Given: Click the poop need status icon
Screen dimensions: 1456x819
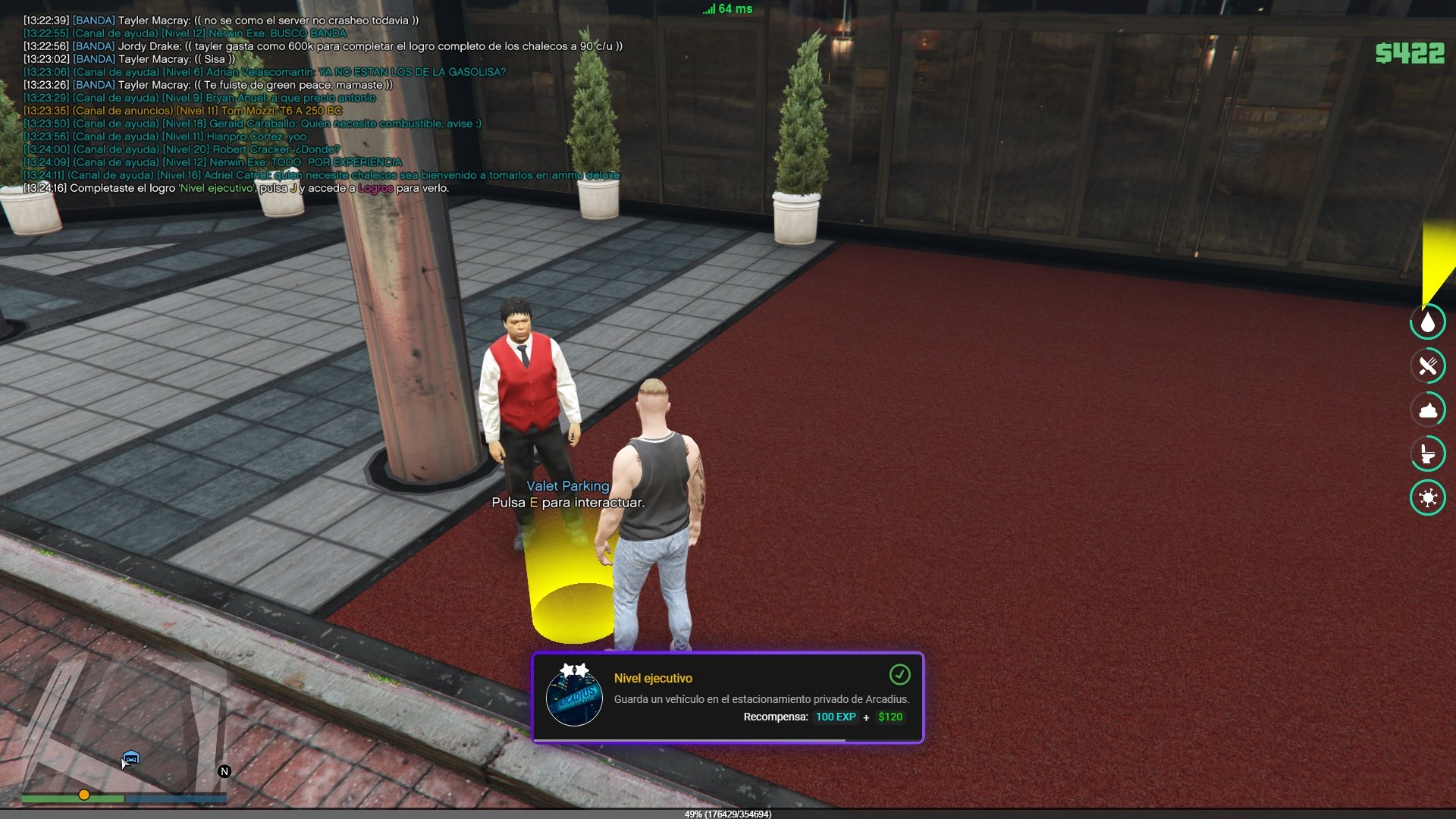Looking at the screenshot, I should [x=1428, y=410].
